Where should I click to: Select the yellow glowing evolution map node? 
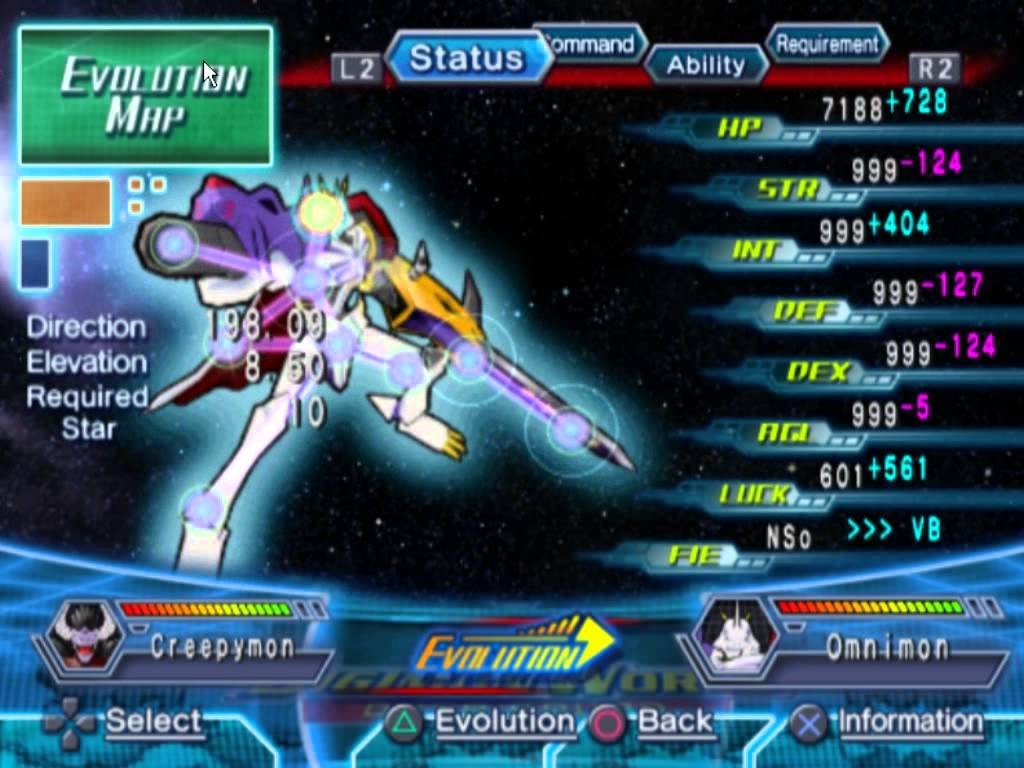[x=321, y=212]
